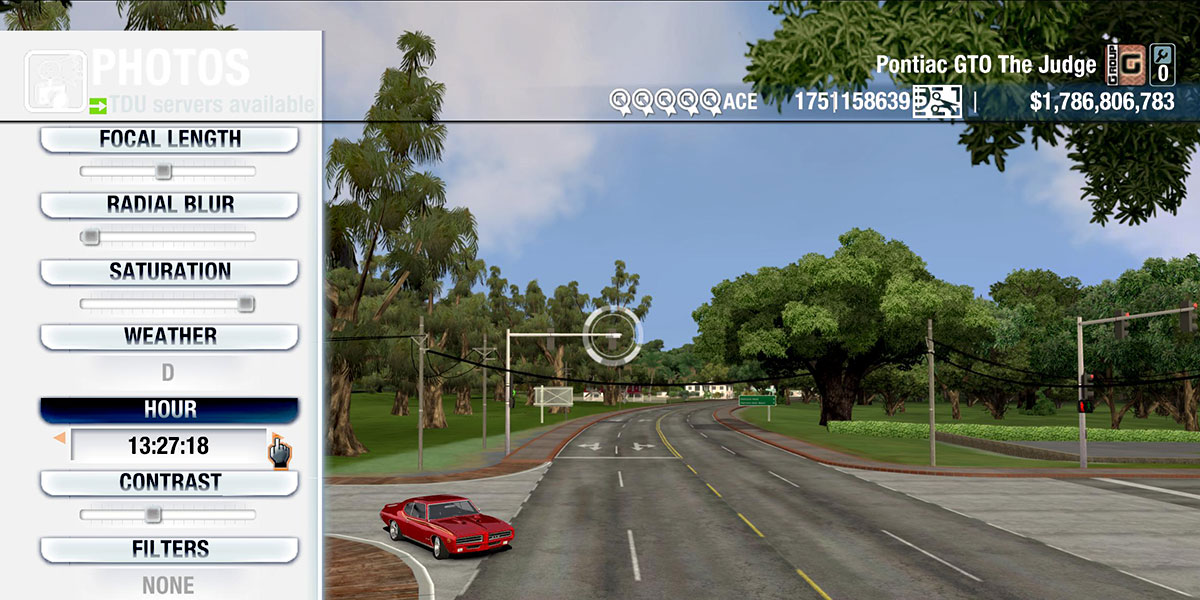Open the Weather setting

[x=169, y=337]
